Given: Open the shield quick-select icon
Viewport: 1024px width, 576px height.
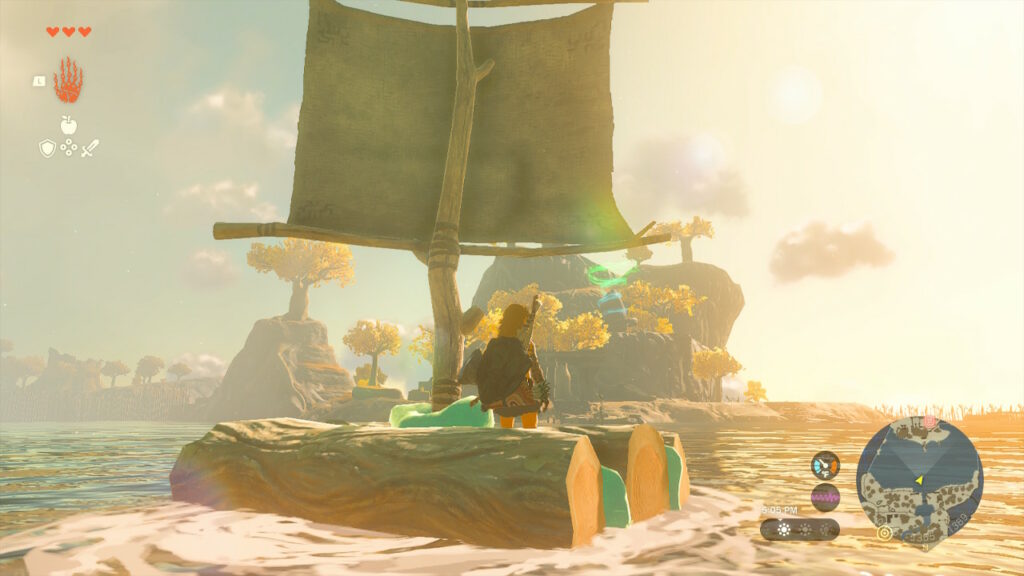Looking at the screenshot, I should pyautogui.click(x=47, y=148).
